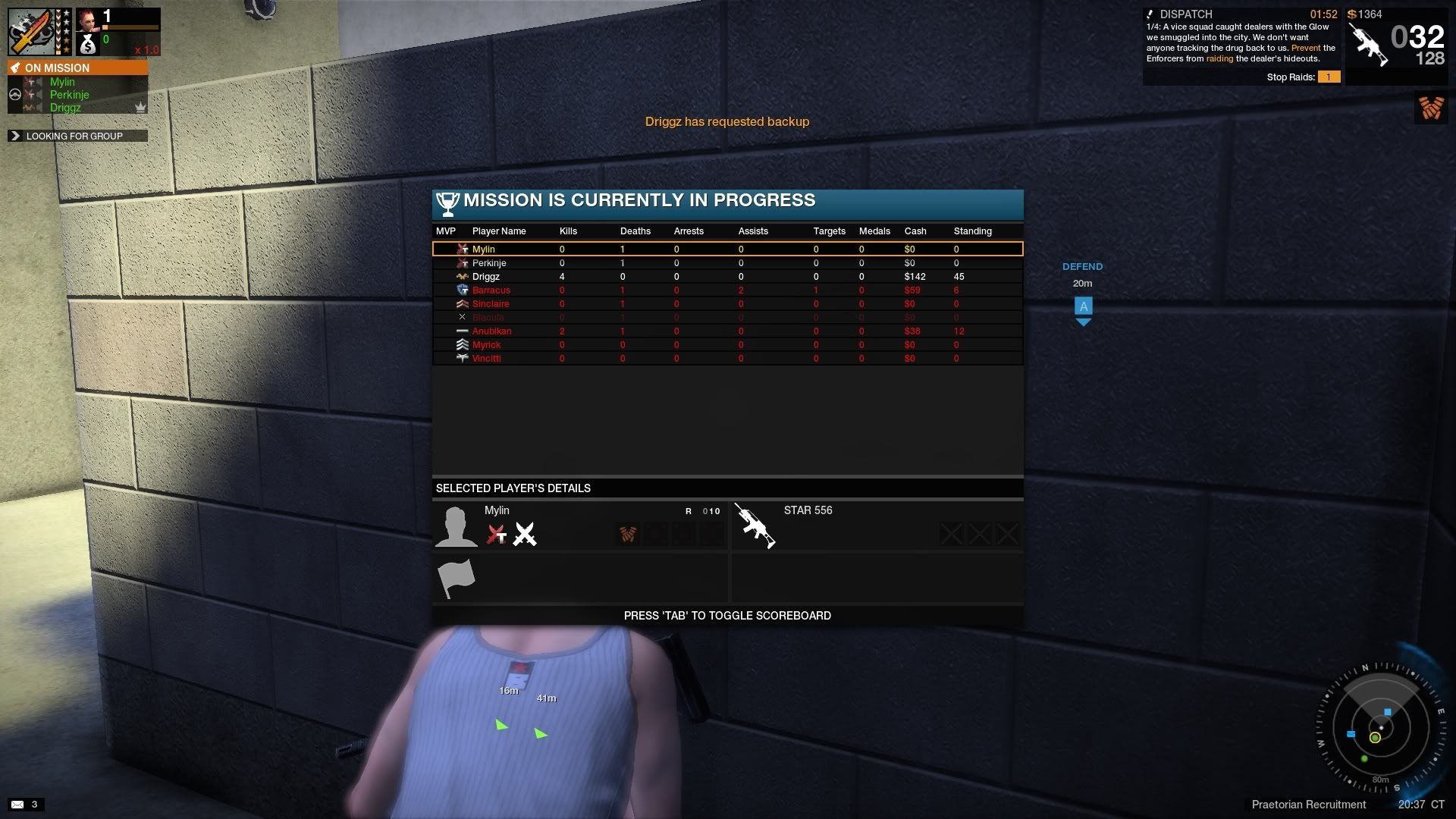Highlight Mylin's row in the scoreboard

[x=483, y=249]
